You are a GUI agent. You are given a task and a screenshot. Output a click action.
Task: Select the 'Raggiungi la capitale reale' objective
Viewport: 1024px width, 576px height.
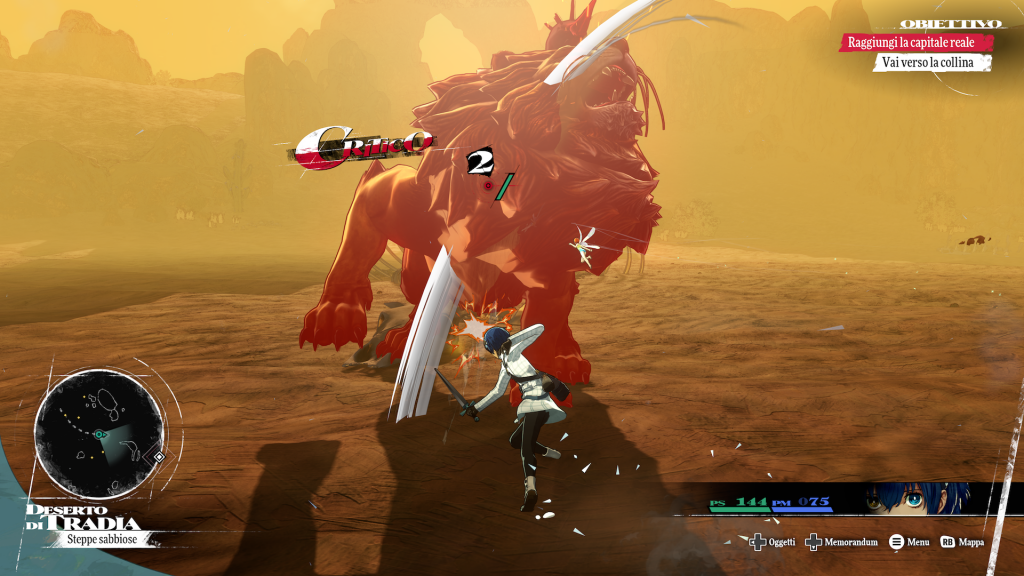click(x=917, y=43)
